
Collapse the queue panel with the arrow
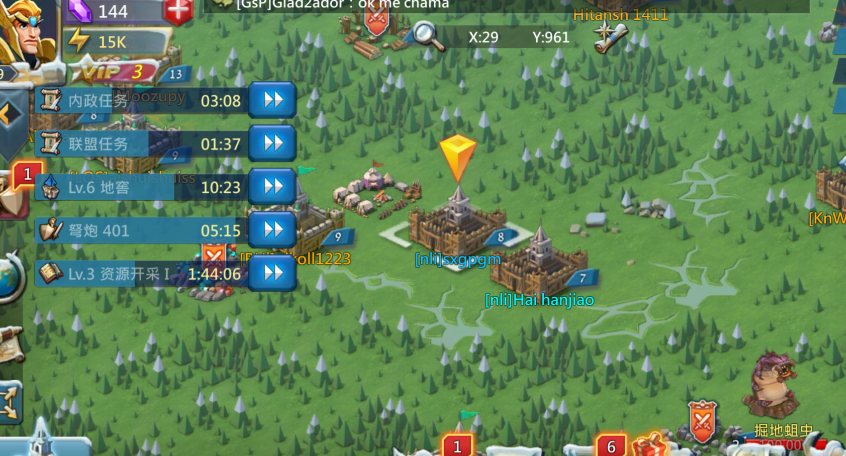9,115
